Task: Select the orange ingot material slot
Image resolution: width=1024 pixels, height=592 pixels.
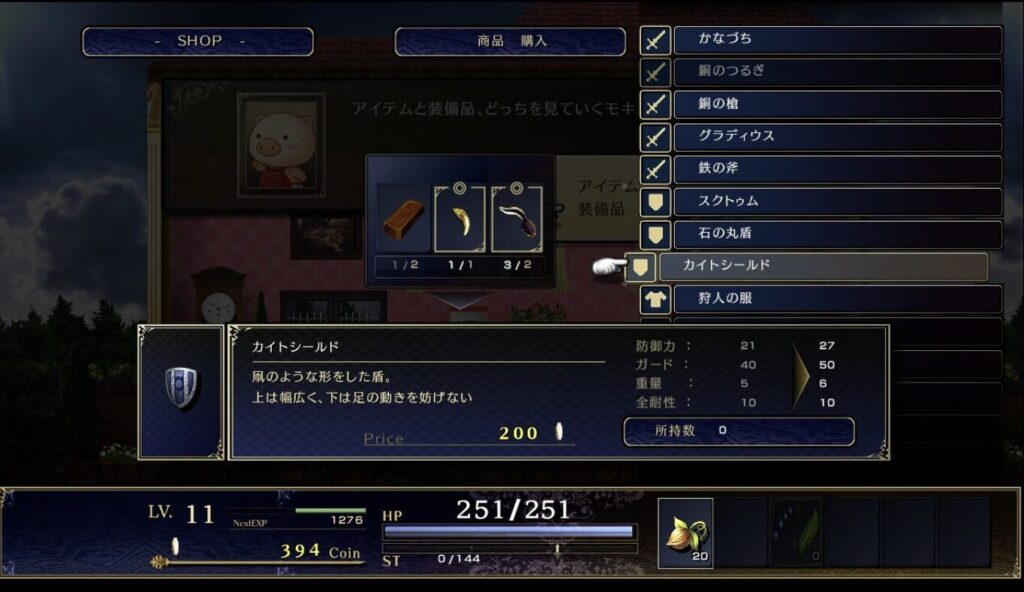Action: 402,218
